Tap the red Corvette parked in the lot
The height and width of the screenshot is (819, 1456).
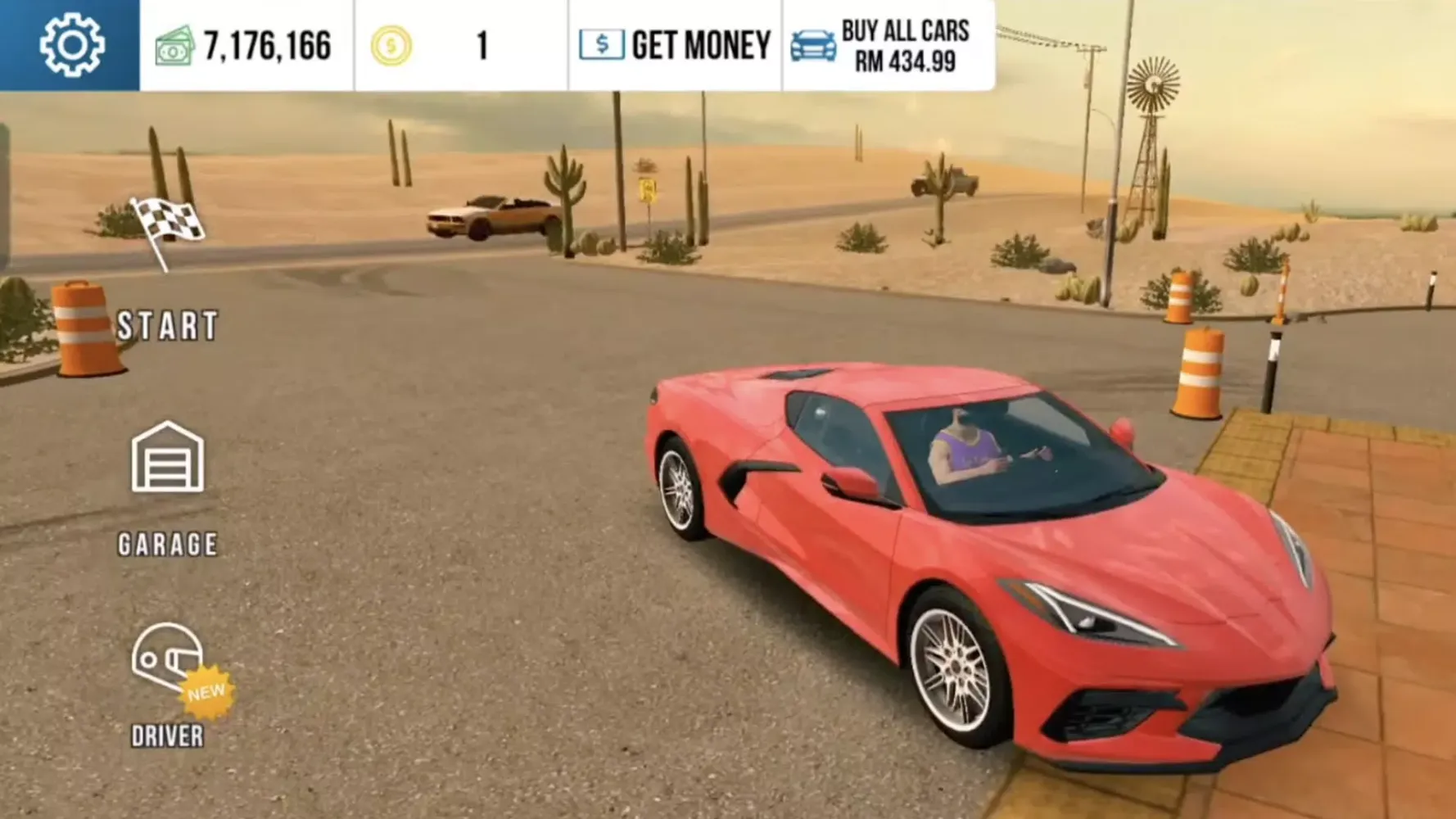983,573
